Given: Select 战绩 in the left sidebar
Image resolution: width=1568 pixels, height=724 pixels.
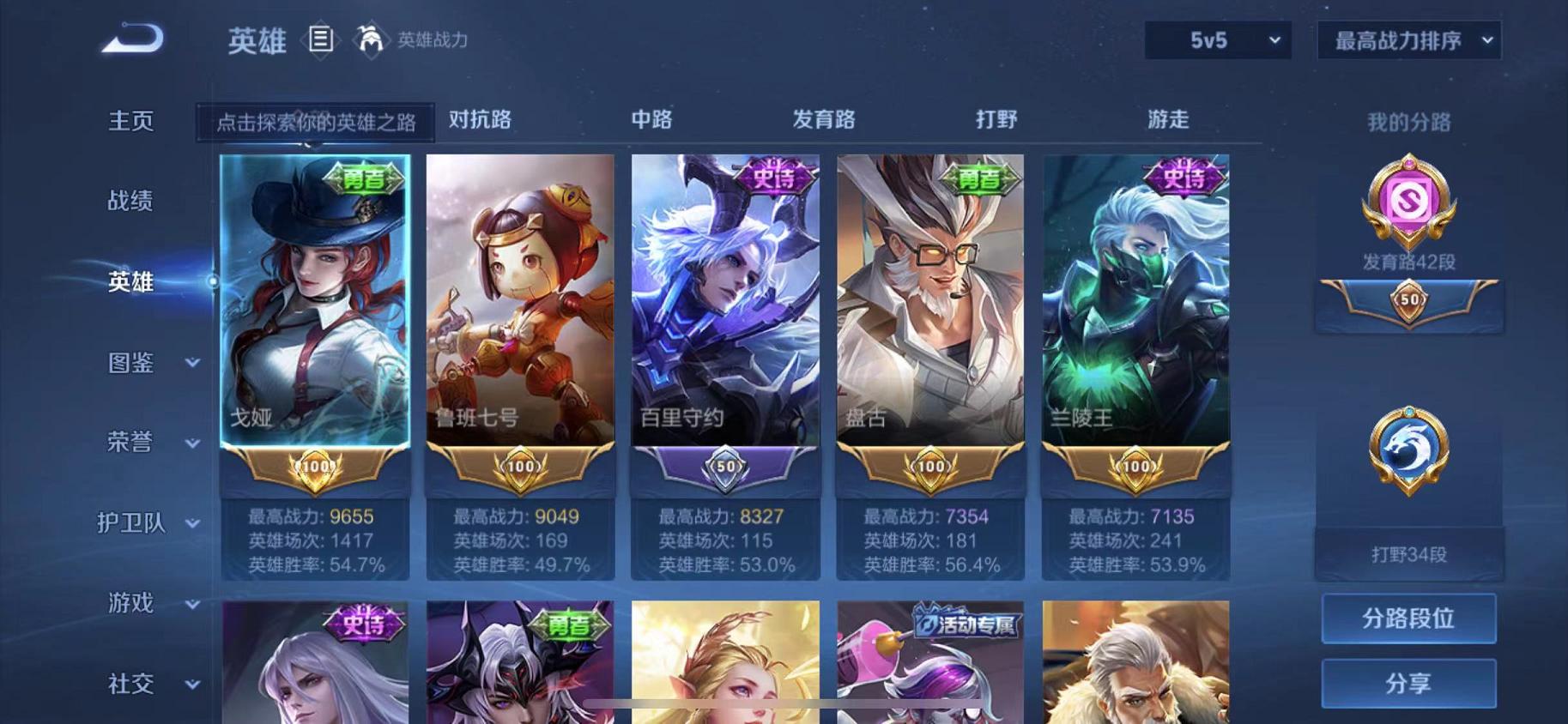Looking at the screenshot, I should pyautogui.click(x=130, y=201).
